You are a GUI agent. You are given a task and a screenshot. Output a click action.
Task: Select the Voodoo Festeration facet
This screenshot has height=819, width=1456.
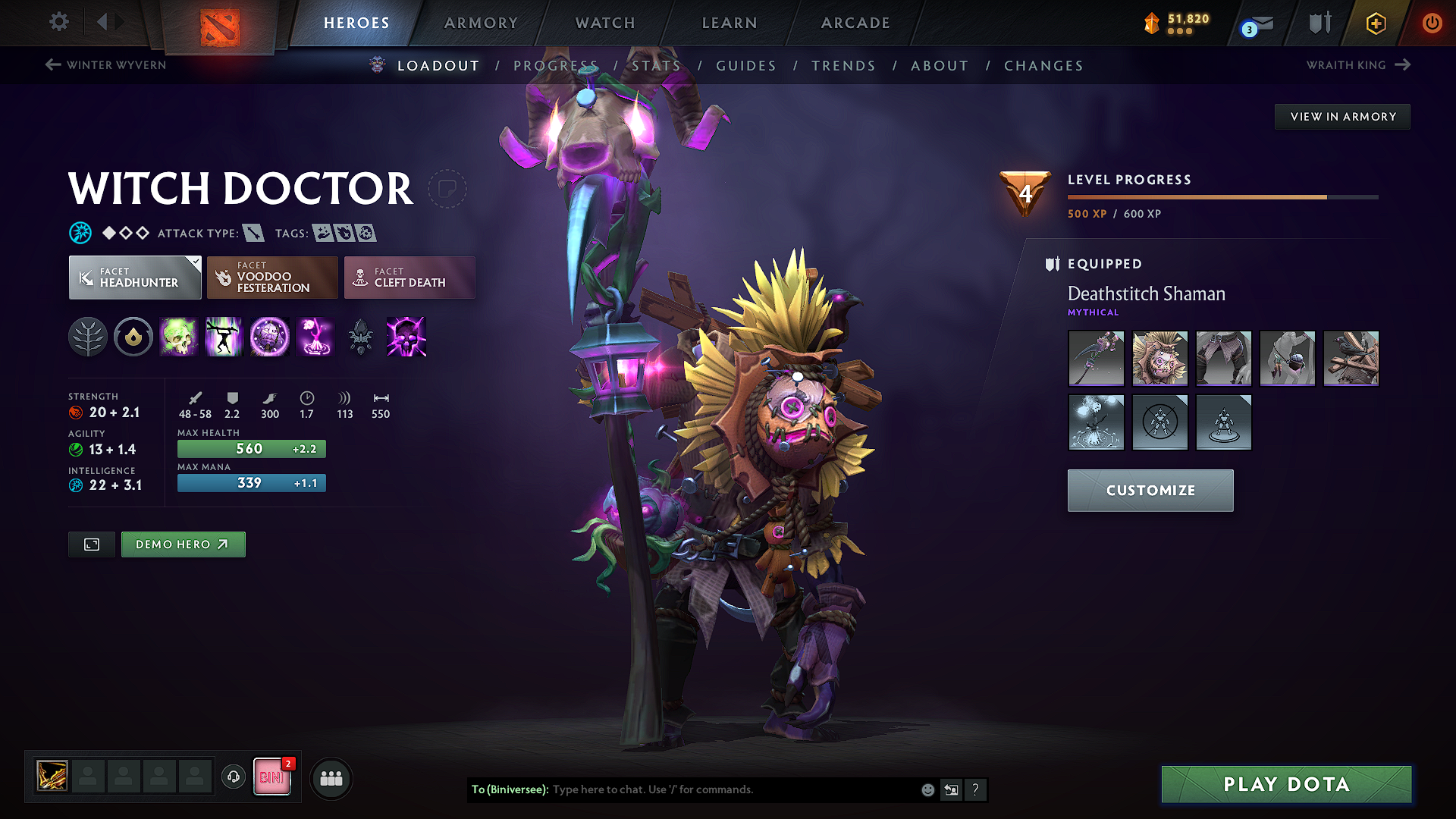pyautogui.click(x=271, y=278)
